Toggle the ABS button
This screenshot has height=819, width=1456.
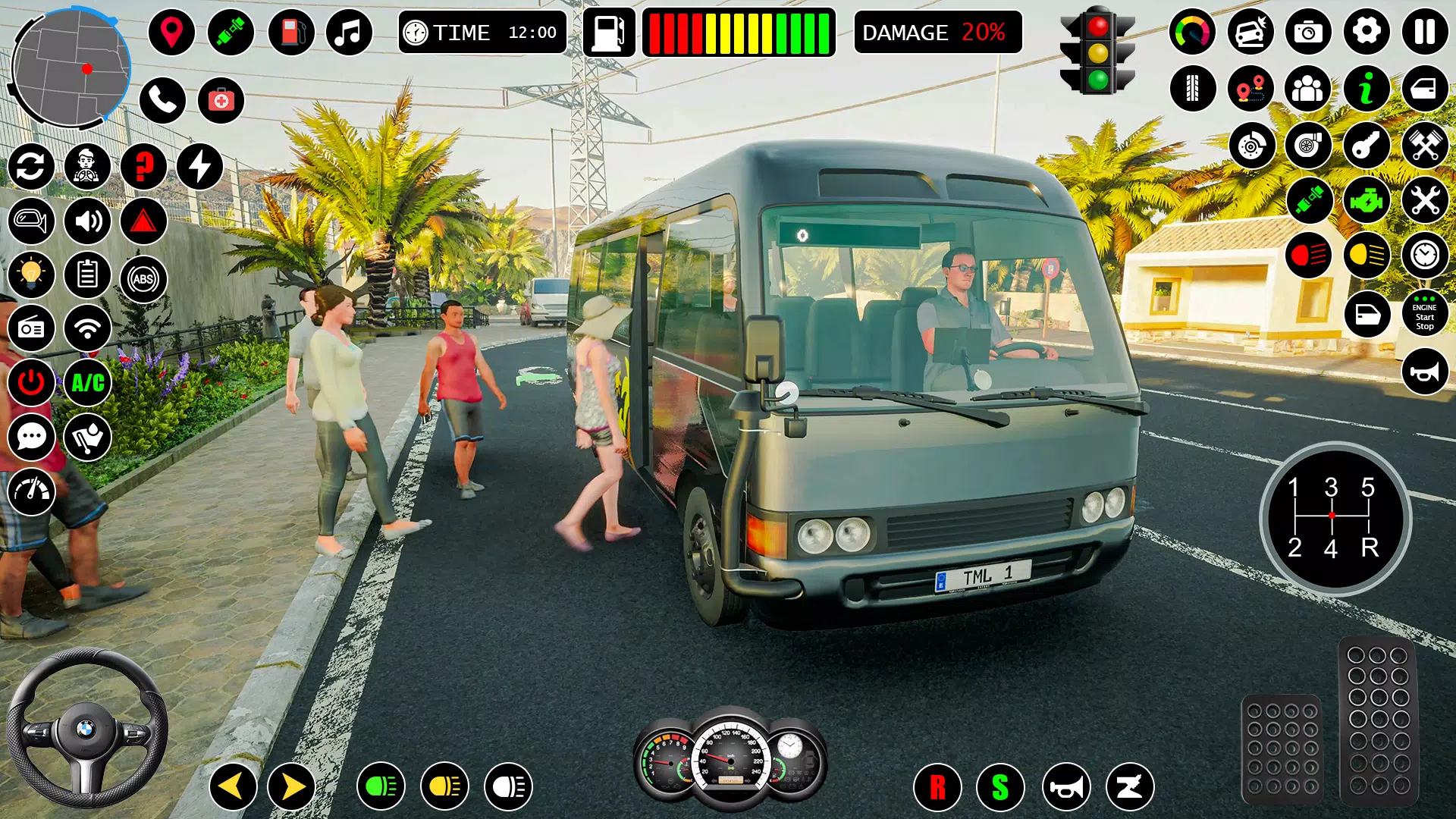coord(143,279)
